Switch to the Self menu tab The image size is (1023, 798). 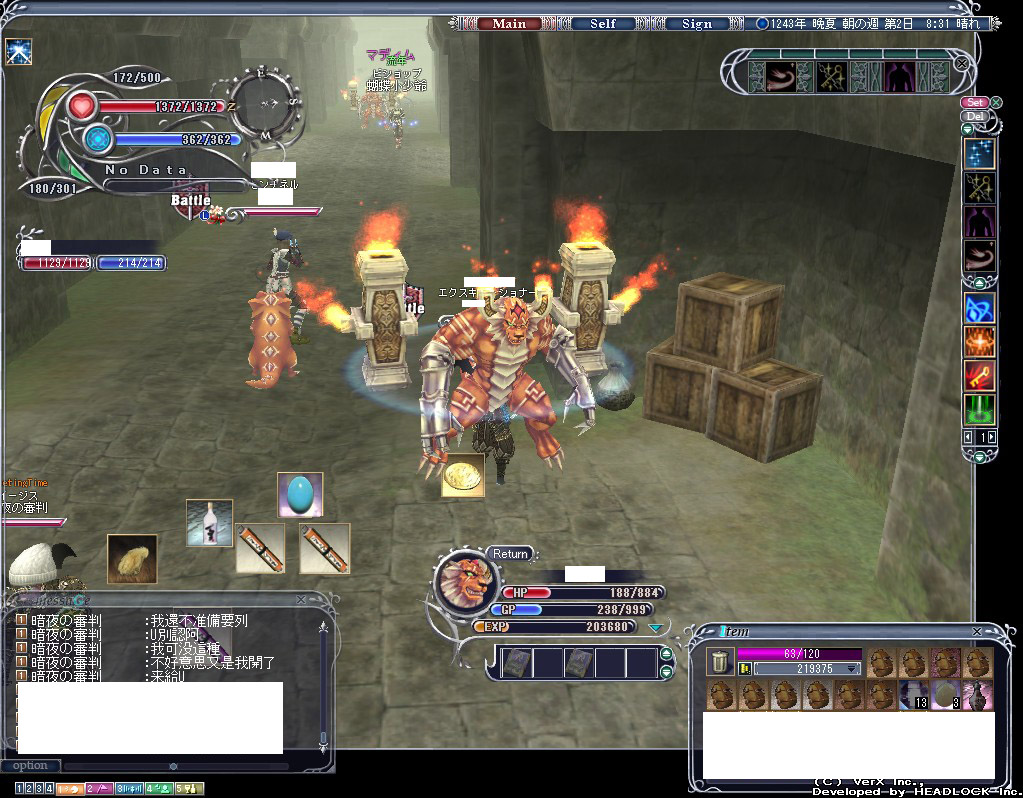(602, 23)
